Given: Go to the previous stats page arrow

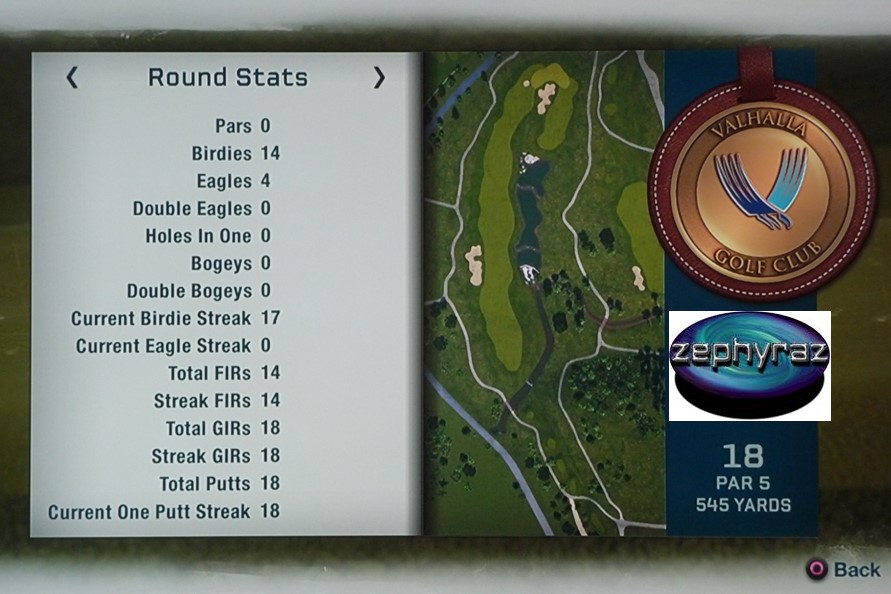Looking at the screenshot, I should 72,78.
